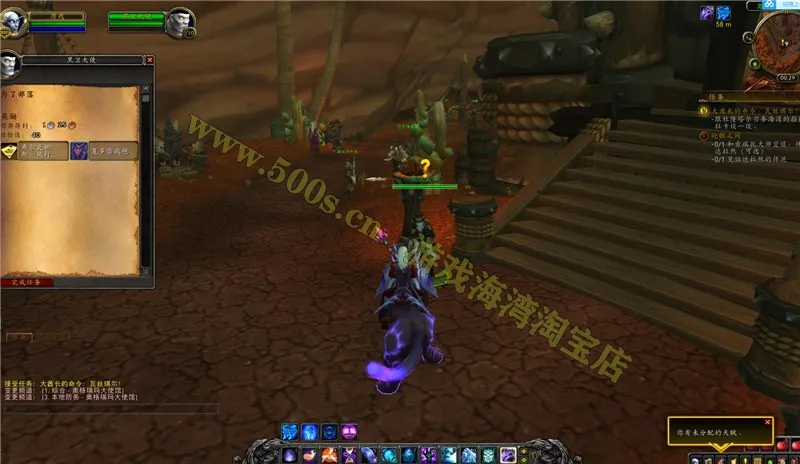Viewport: 800px width, 464px height.
Task: Click the purple buff icon beside the minimap
Action: 706,12
